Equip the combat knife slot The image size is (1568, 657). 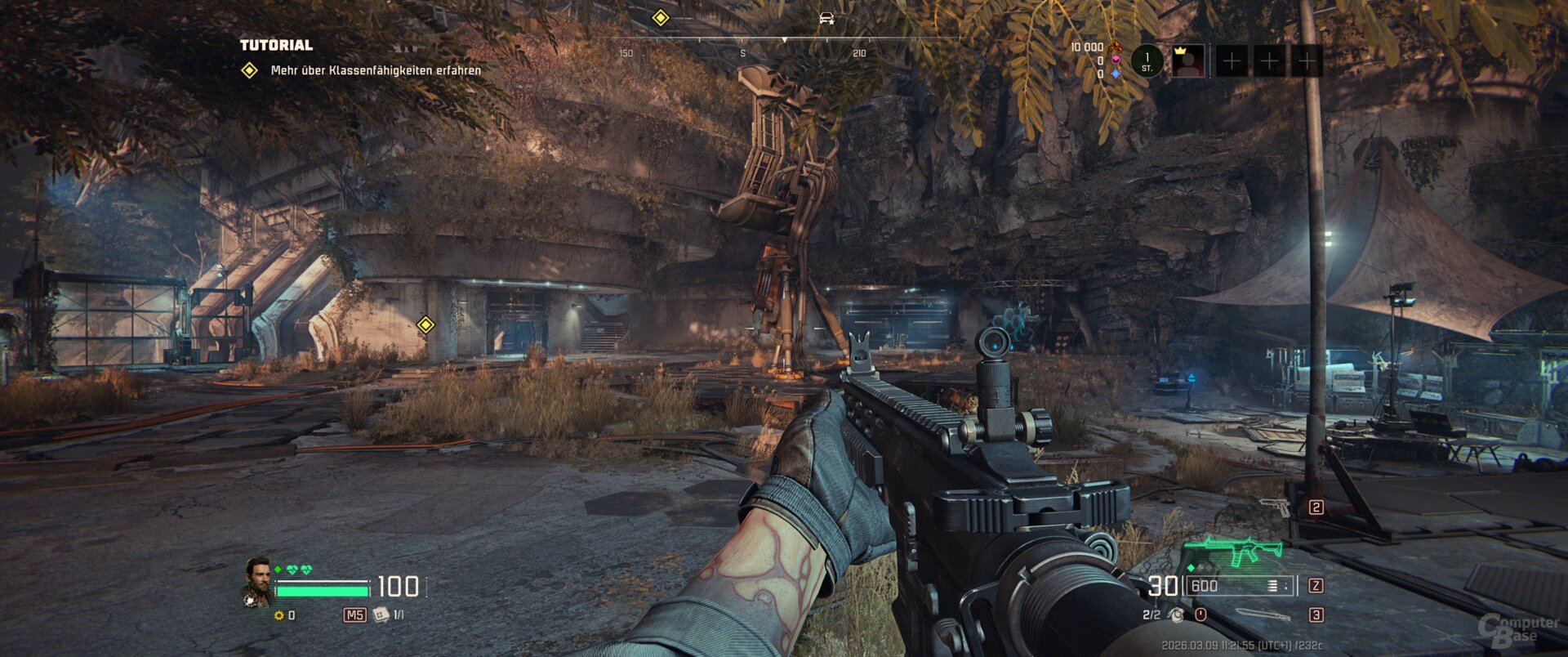coord(1263,615)
